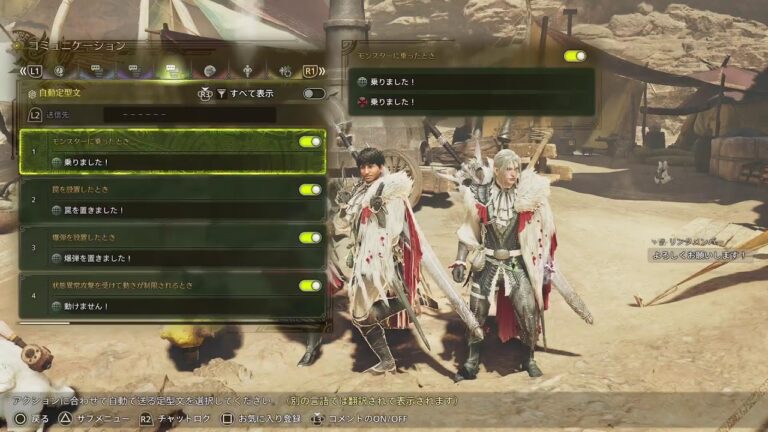Toggle the trap-placed auto message switch
The height and width of the screenshot is (432, 768).
coord(309,189)
